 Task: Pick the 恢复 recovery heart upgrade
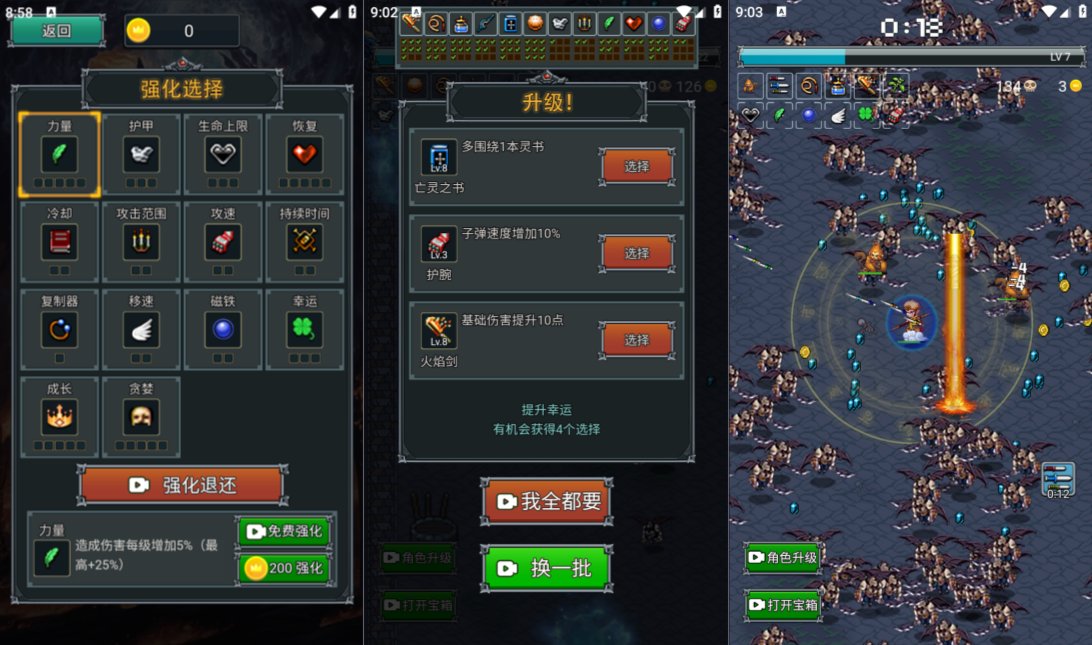tap(305, 154)
